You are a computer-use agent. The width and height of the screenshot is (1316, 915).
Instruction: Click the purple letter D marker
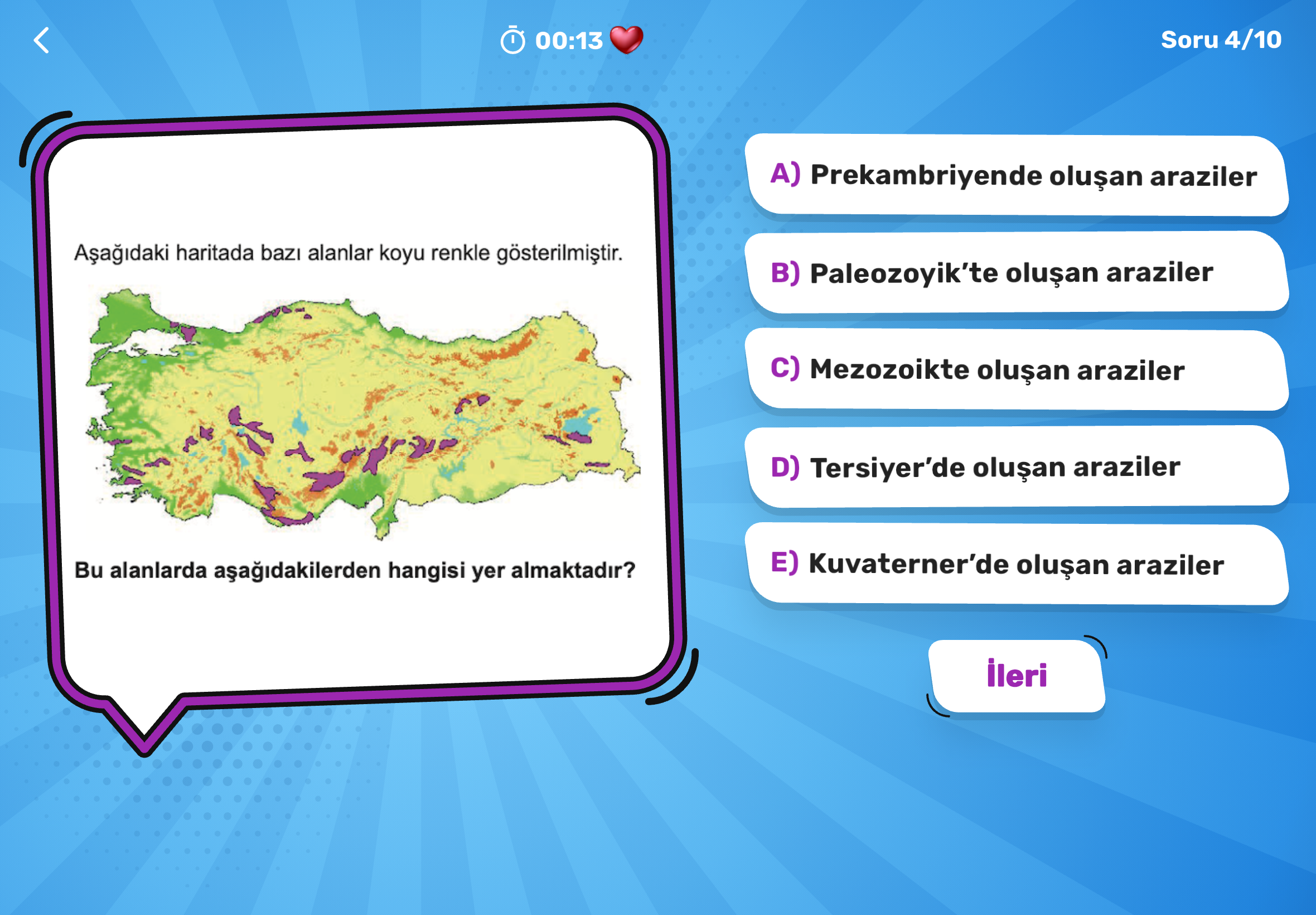click(x=785, y=468)
